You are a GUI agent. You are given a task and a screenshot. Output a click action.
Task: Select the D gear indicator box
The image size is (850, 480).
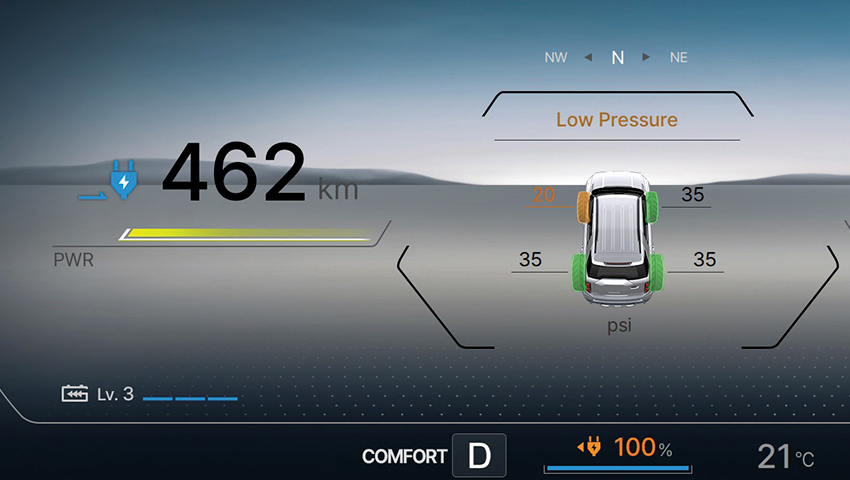(x=480, y=456)
